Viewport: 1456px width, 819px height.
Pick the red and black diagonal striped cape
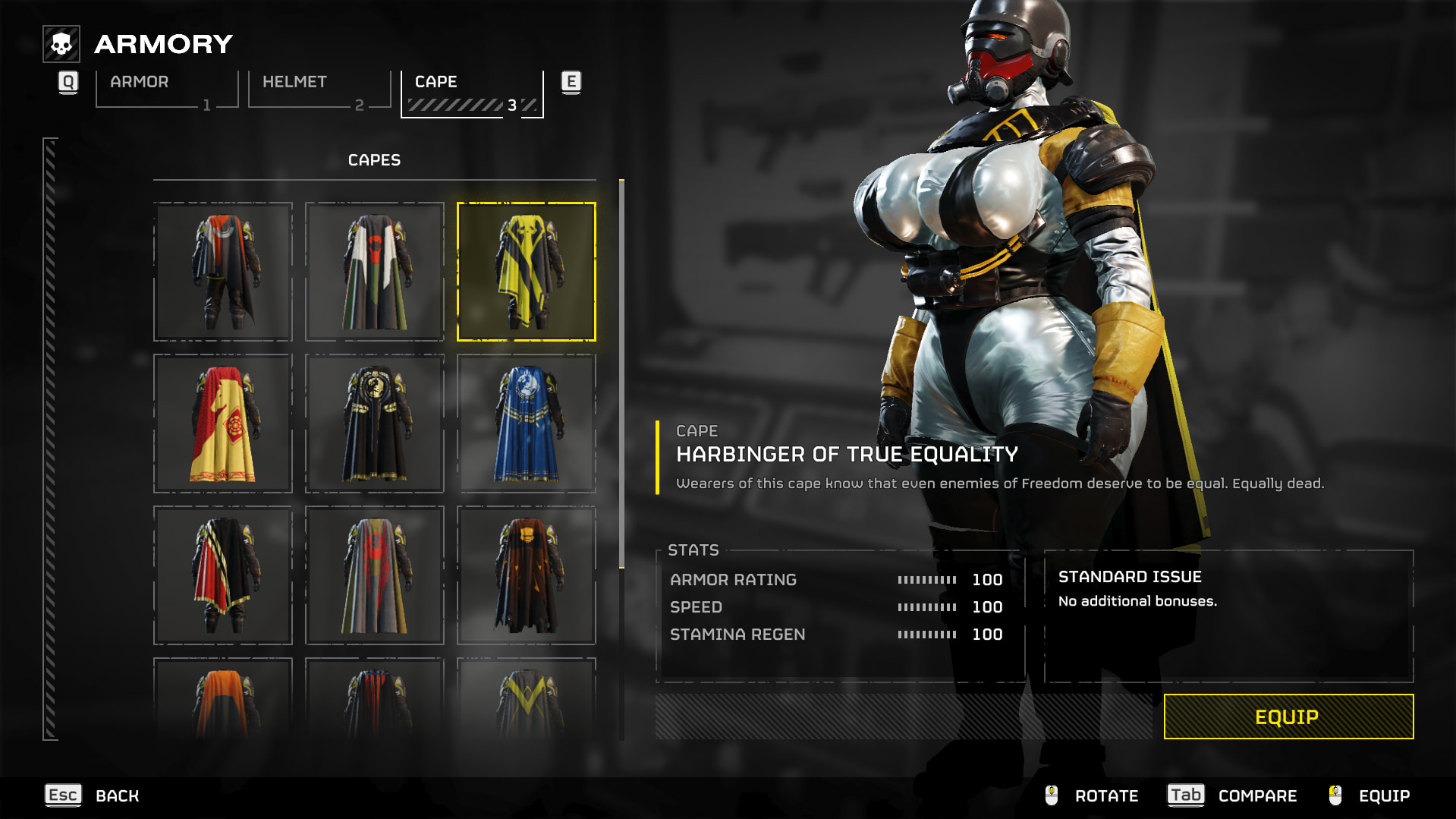[223, 575]
